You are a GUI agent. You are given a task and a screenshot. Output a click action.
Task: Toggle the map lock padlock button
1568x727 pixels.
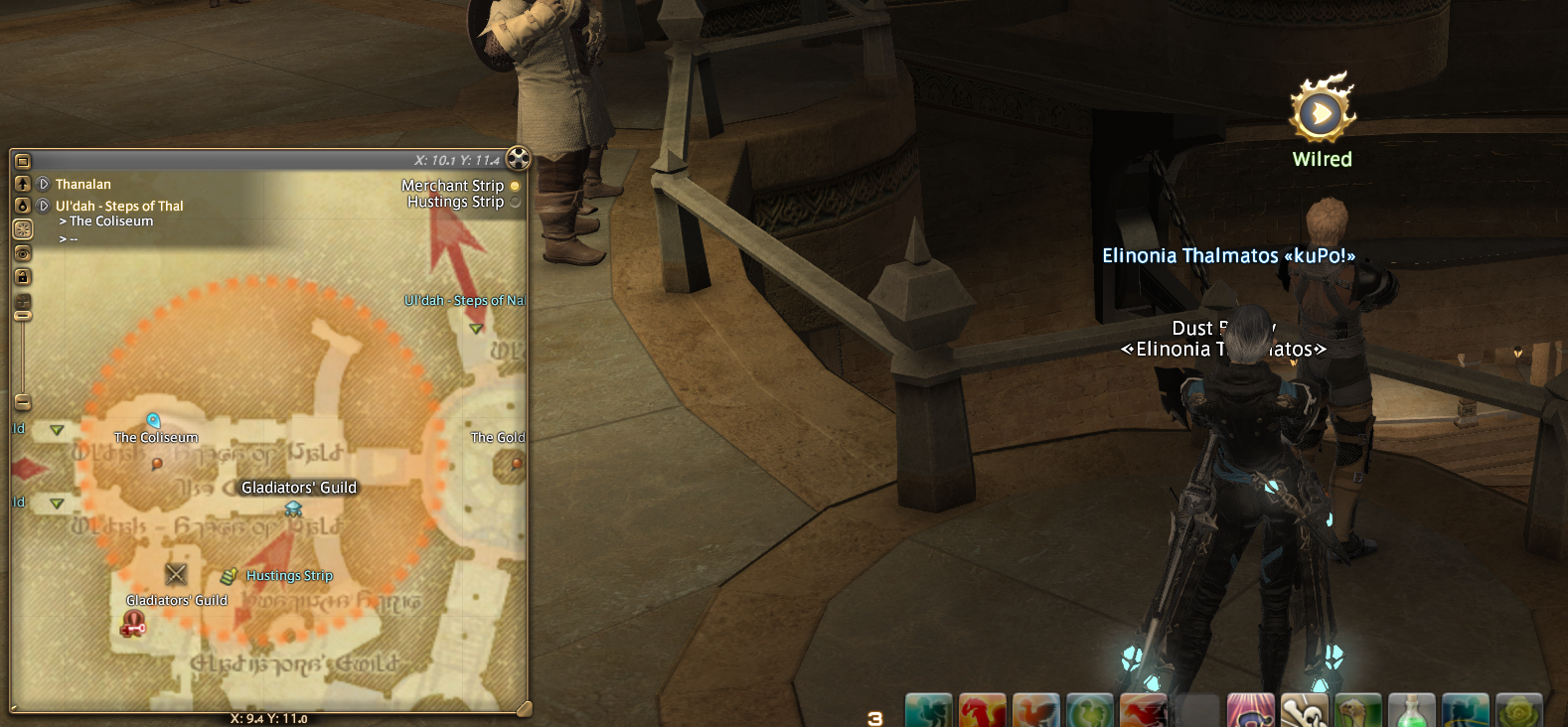(23, 276)
